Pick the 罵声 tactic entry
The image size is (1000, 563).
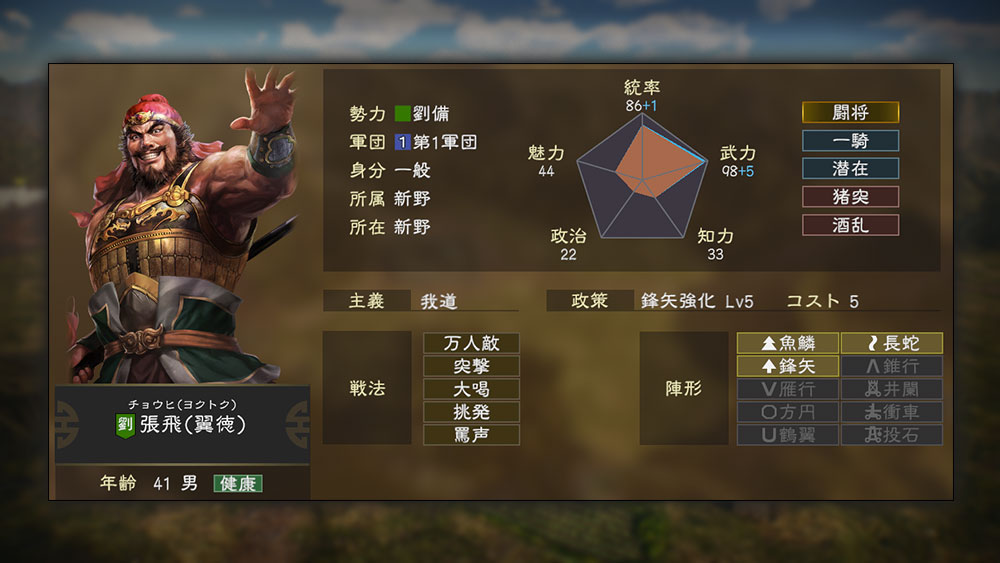(471, 435)
